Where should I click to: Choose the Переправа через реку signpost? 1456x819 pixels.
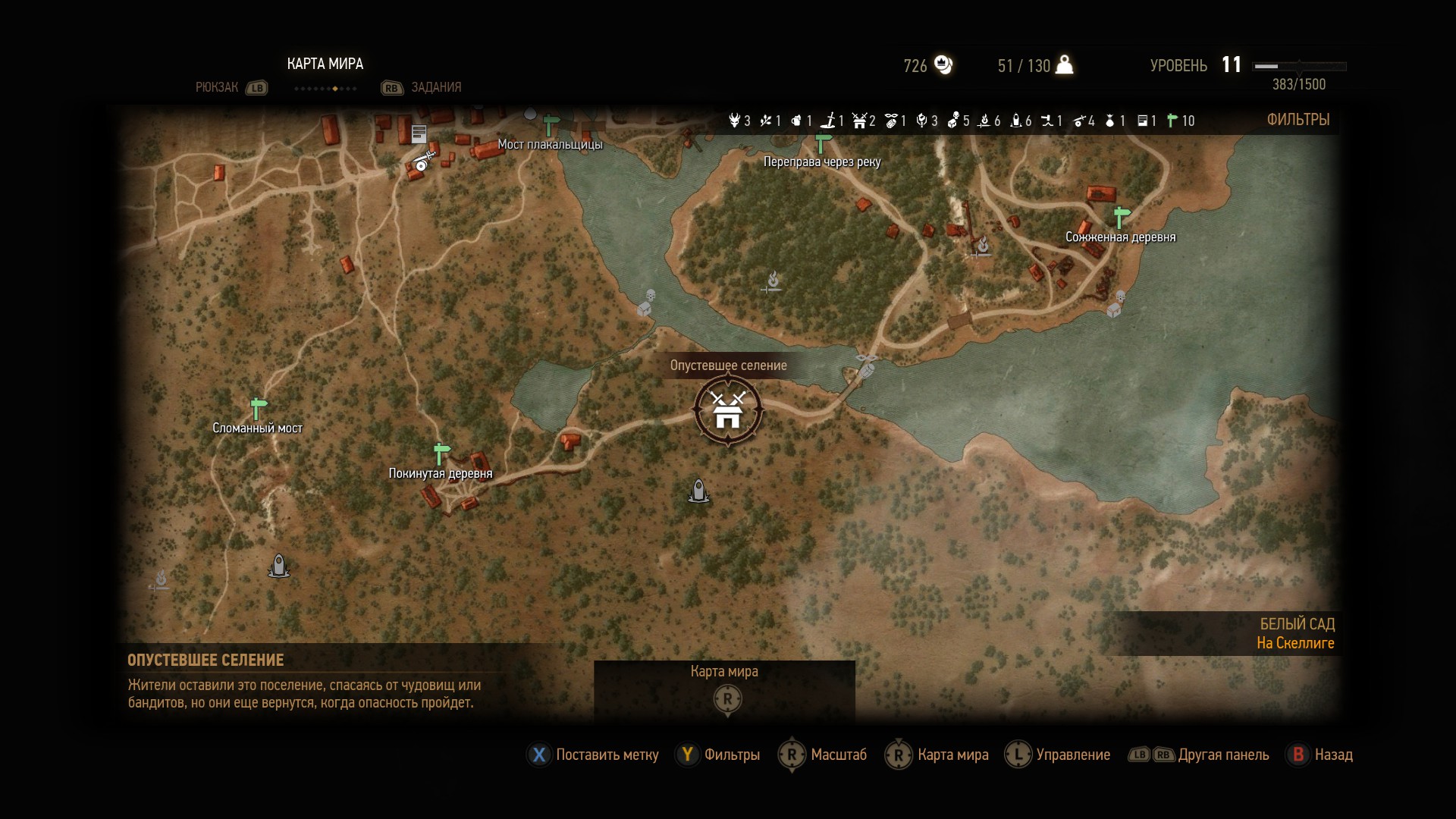click(823, 143)
